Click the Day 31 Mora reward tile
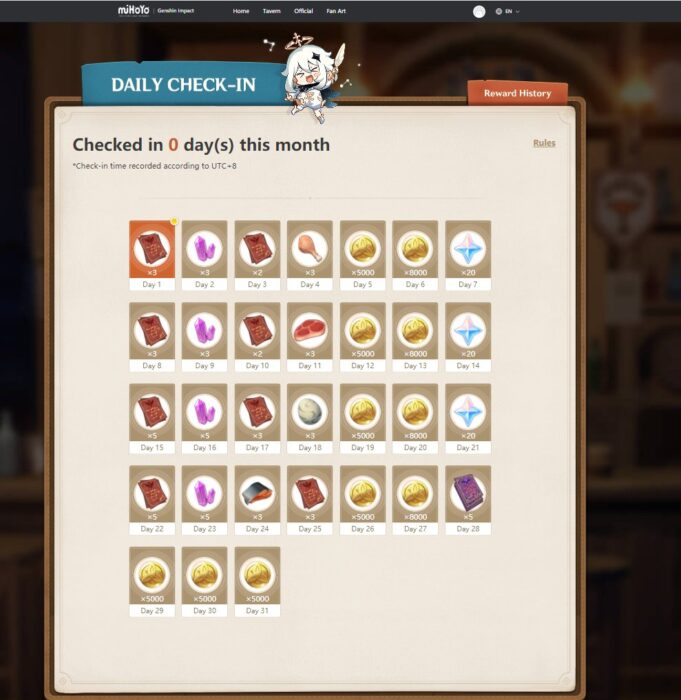The width and height of the screenshot is (681, 700). click(x=257, y=575)
